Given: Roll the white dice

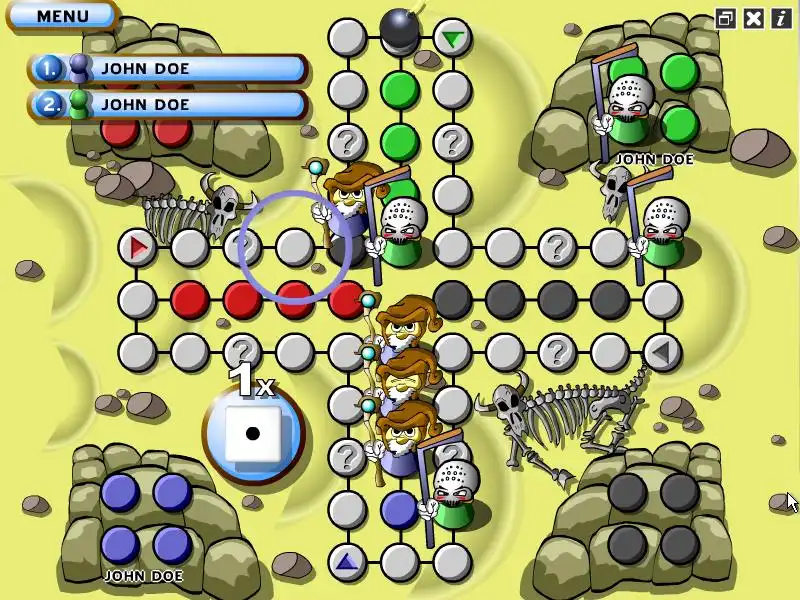Looking at the screenshot, I should pyautogui.click(x=252, y=434).
